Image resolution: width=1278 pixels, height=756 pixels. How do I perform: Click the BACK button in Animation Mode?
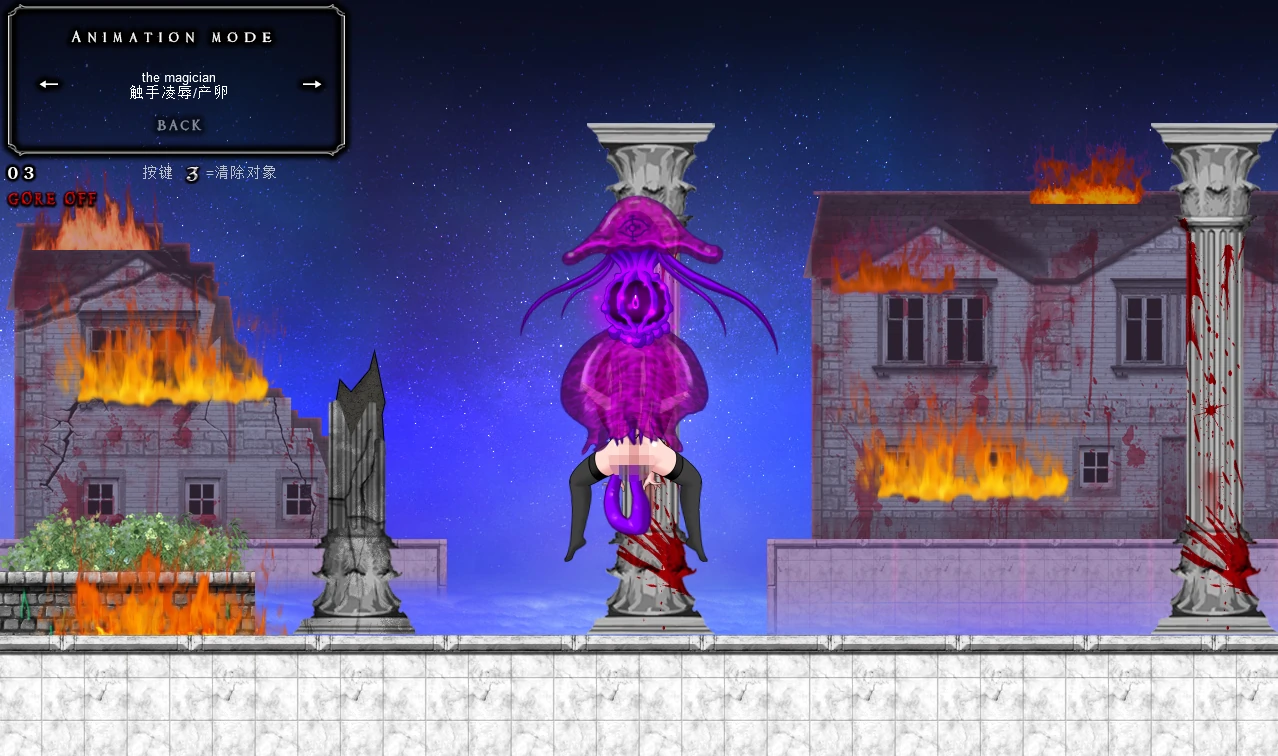pos(179,125)
